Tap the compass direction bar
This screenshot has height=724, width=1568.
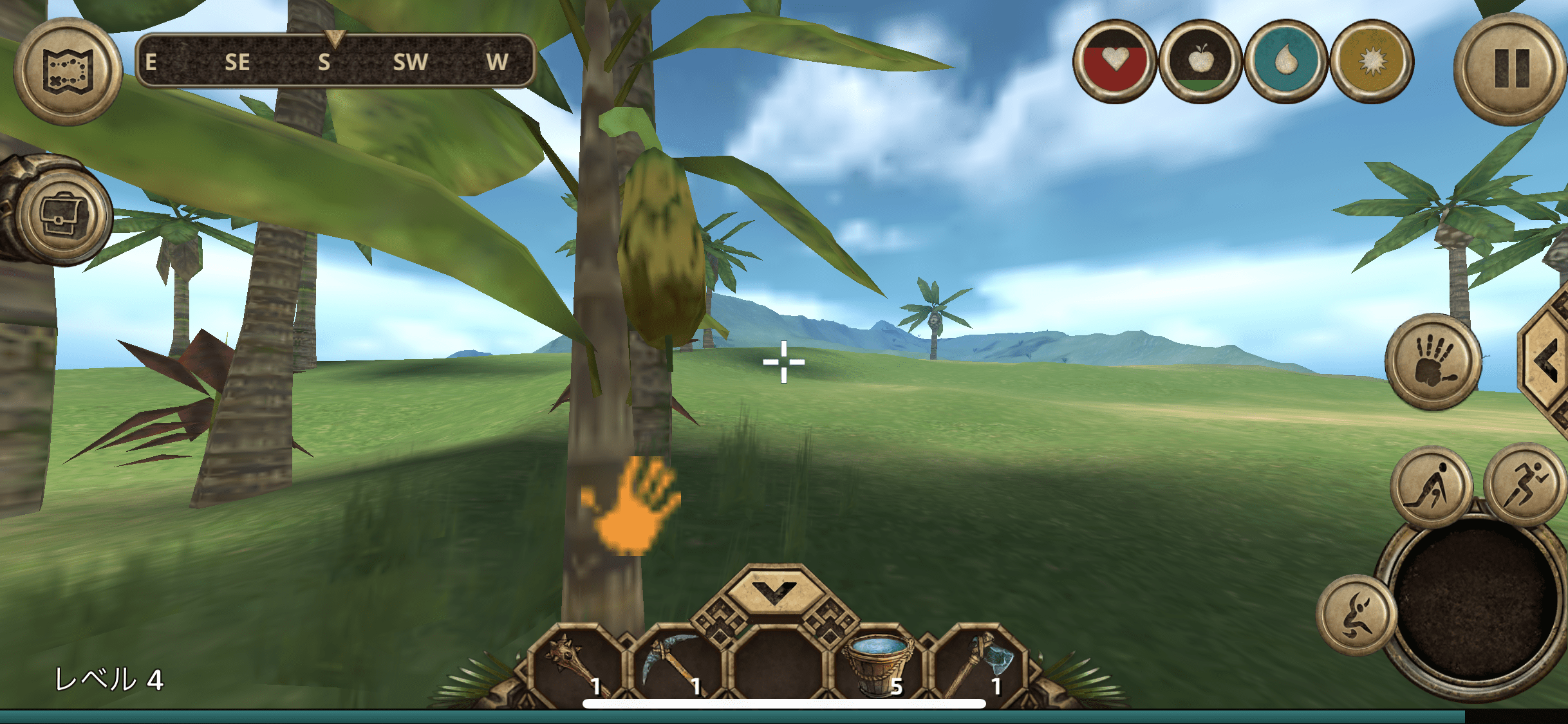pos(335,61)
